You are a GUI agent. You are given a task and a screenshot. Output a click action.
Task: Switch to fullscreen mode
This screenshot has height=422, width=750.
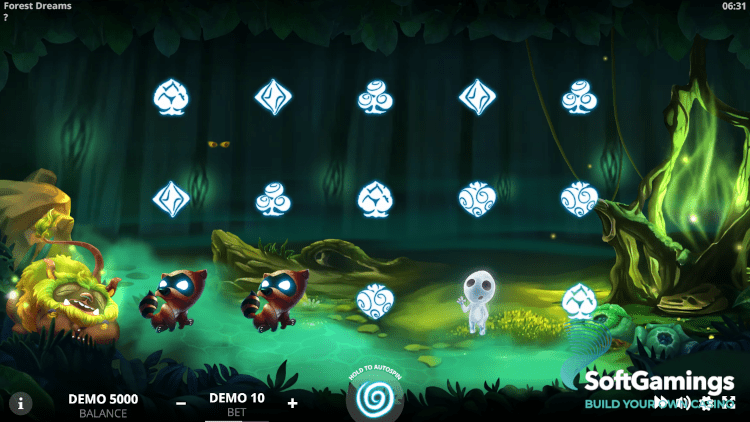[x=728, y=403]
